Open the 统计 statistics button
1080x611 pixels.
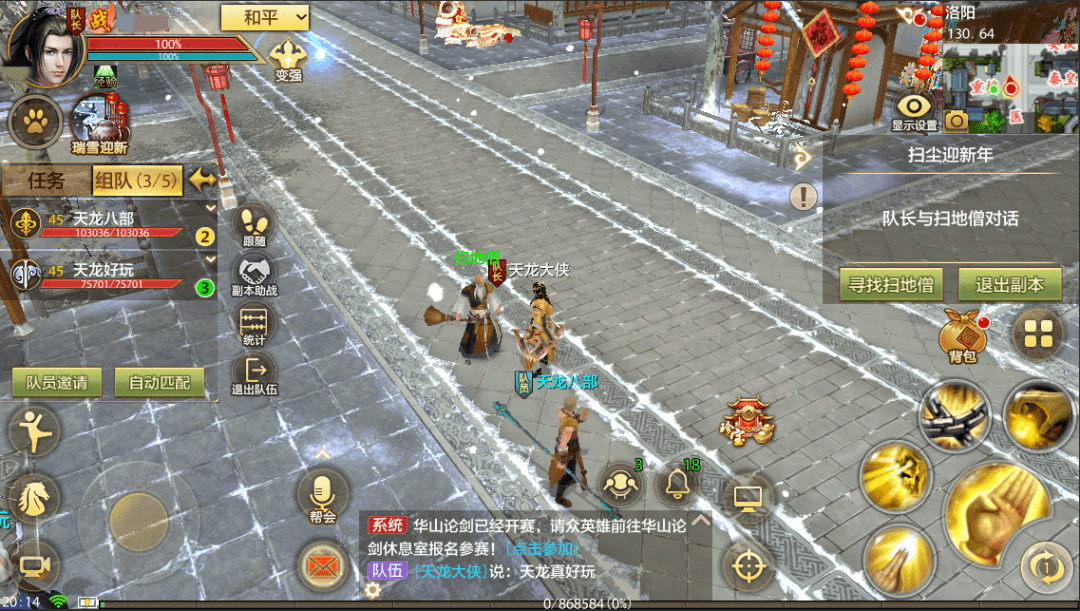tap(254, 327)
